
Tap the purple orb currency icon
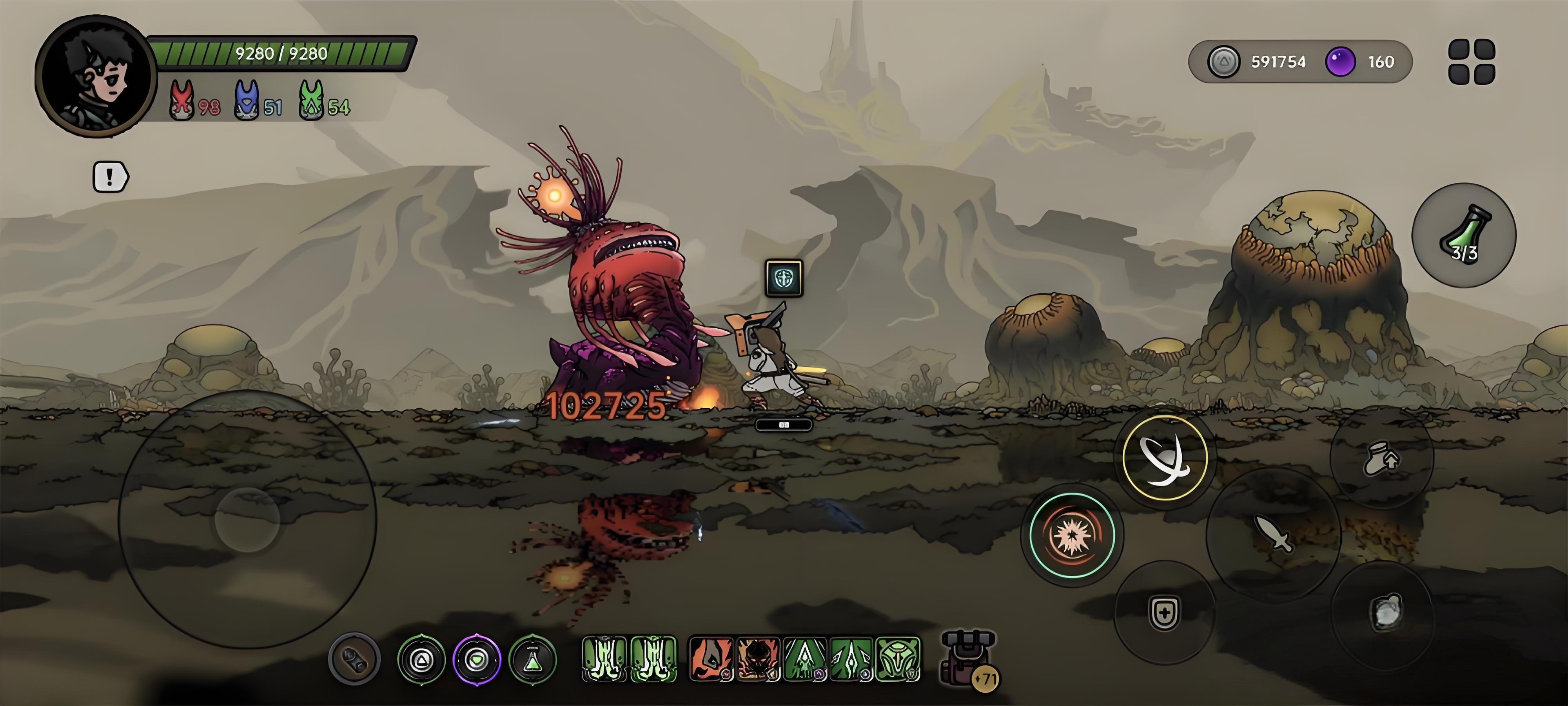(1340, 62)
